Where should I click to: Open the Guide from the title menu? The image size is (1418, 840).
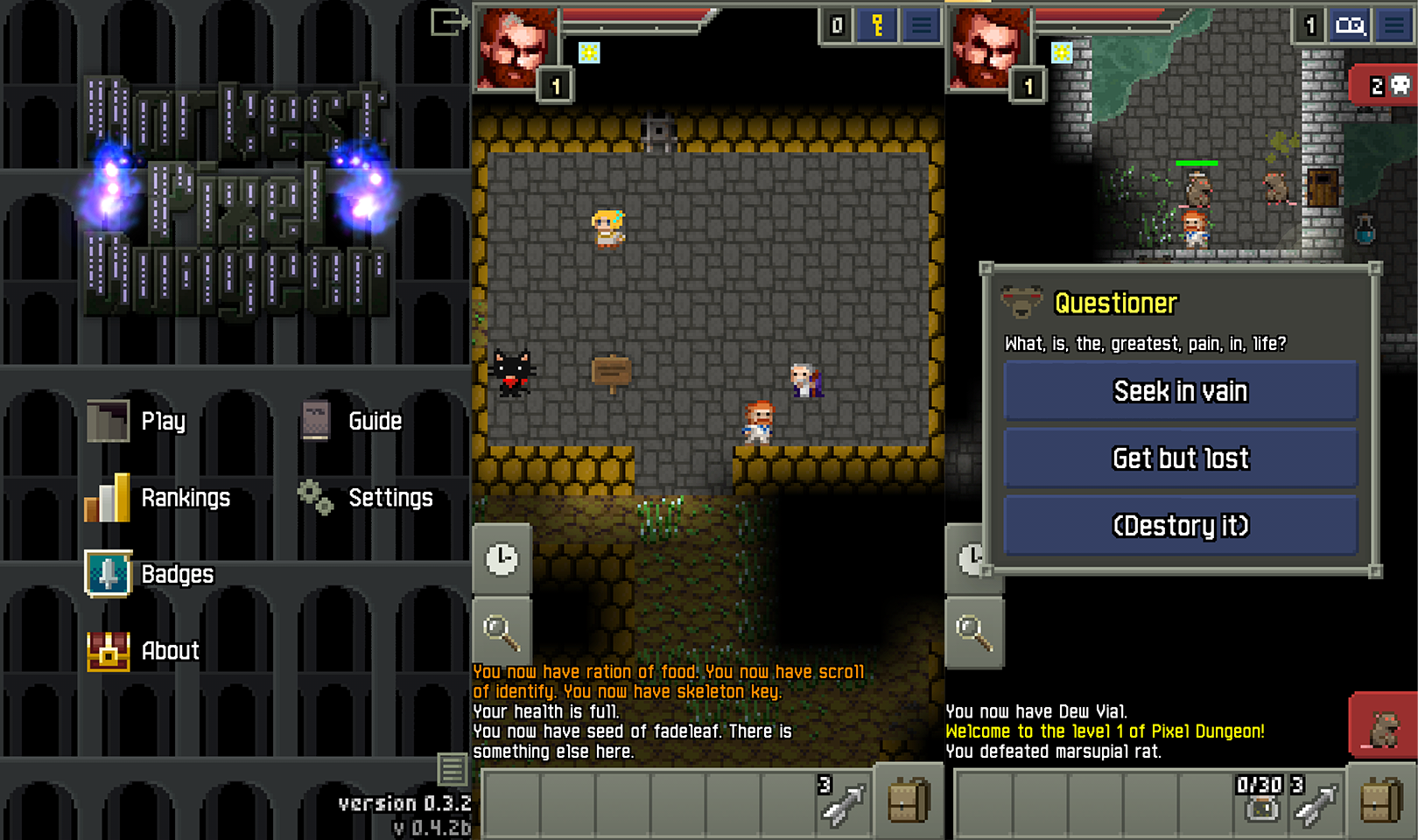(x=352, y=422)
